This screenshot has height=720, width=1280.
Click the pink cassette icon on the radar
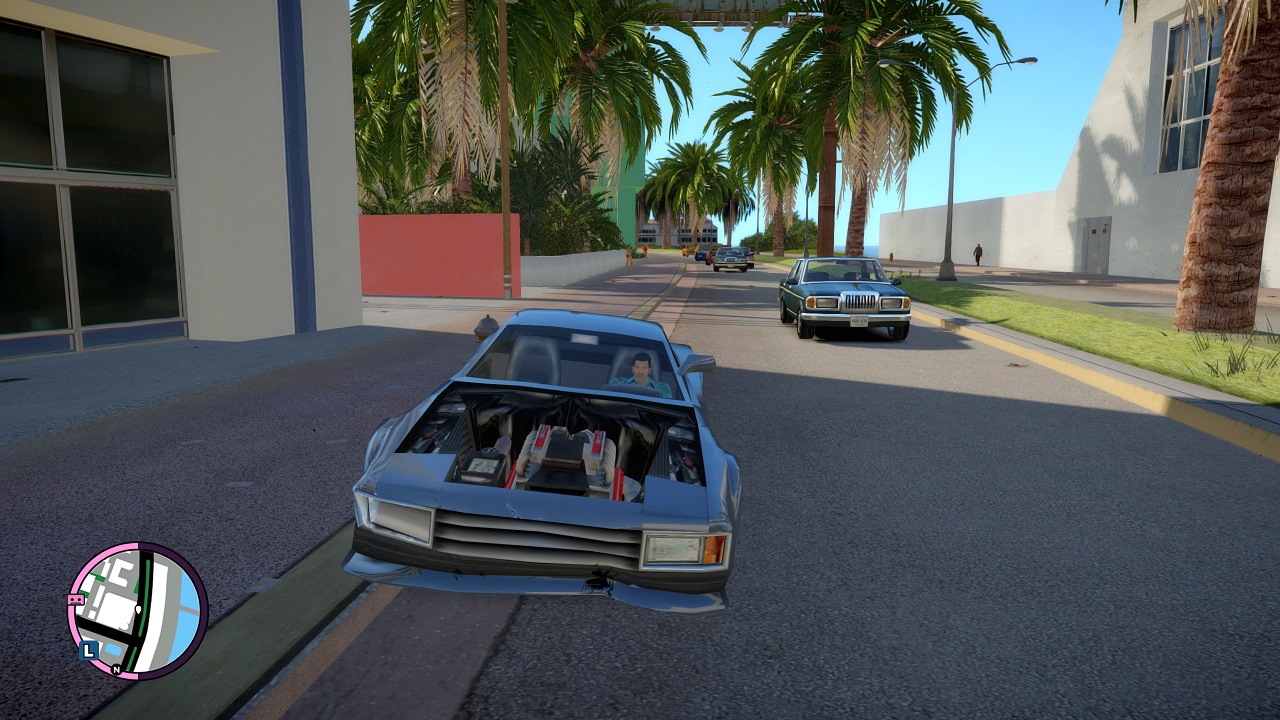click(x=75, y=600)
